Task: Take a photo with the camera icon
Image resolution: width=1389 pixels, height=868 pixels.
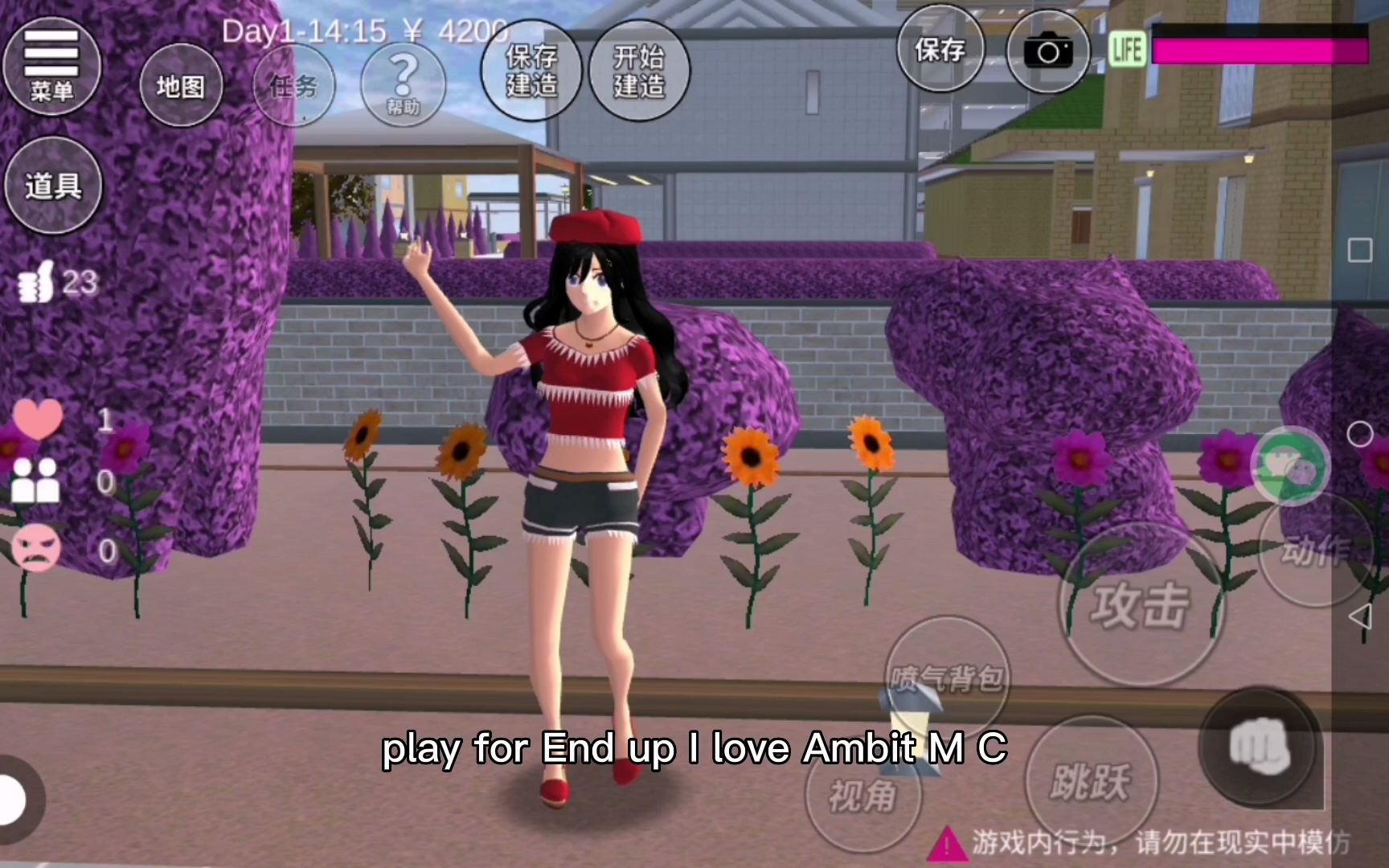Action: [1047, 52]
